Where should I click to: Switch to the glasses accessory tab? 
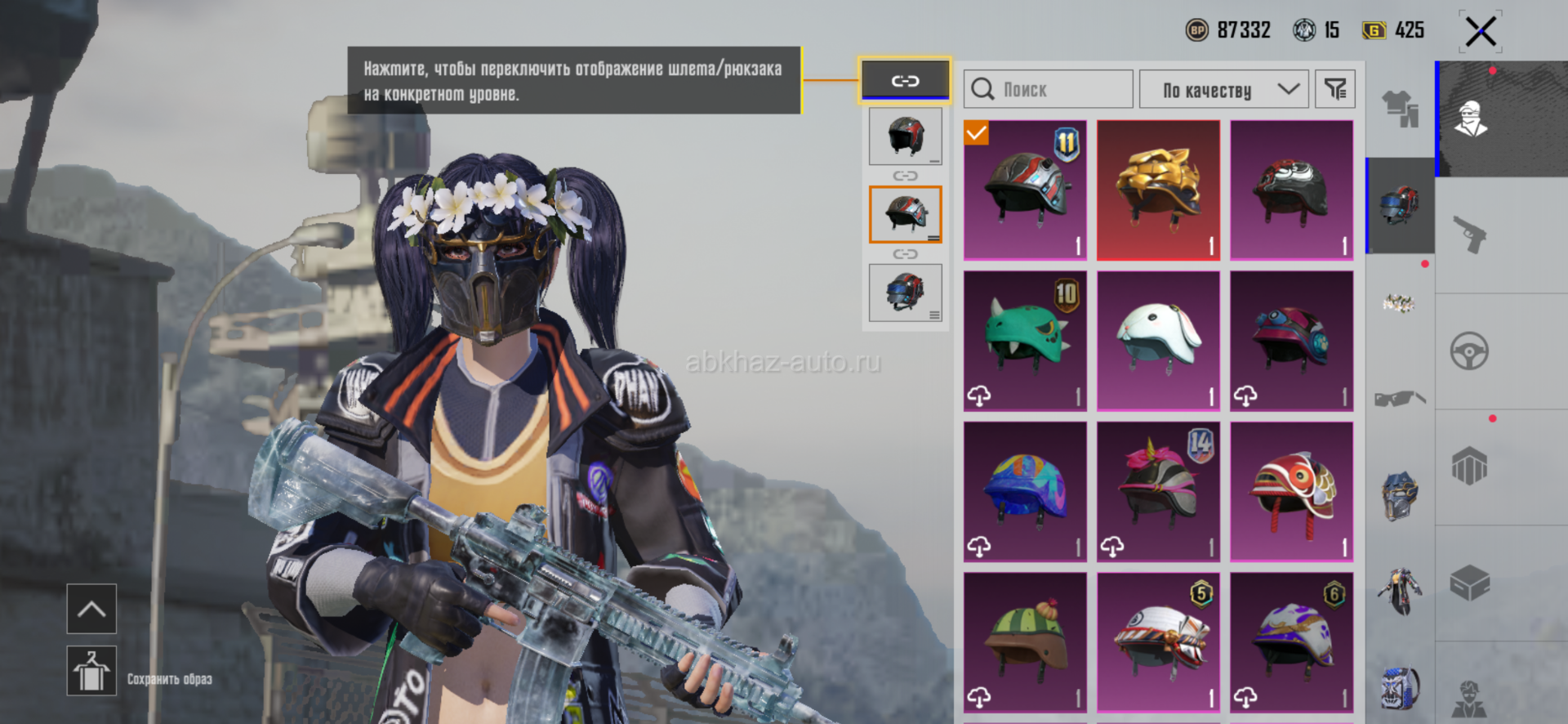point(1400,399)
